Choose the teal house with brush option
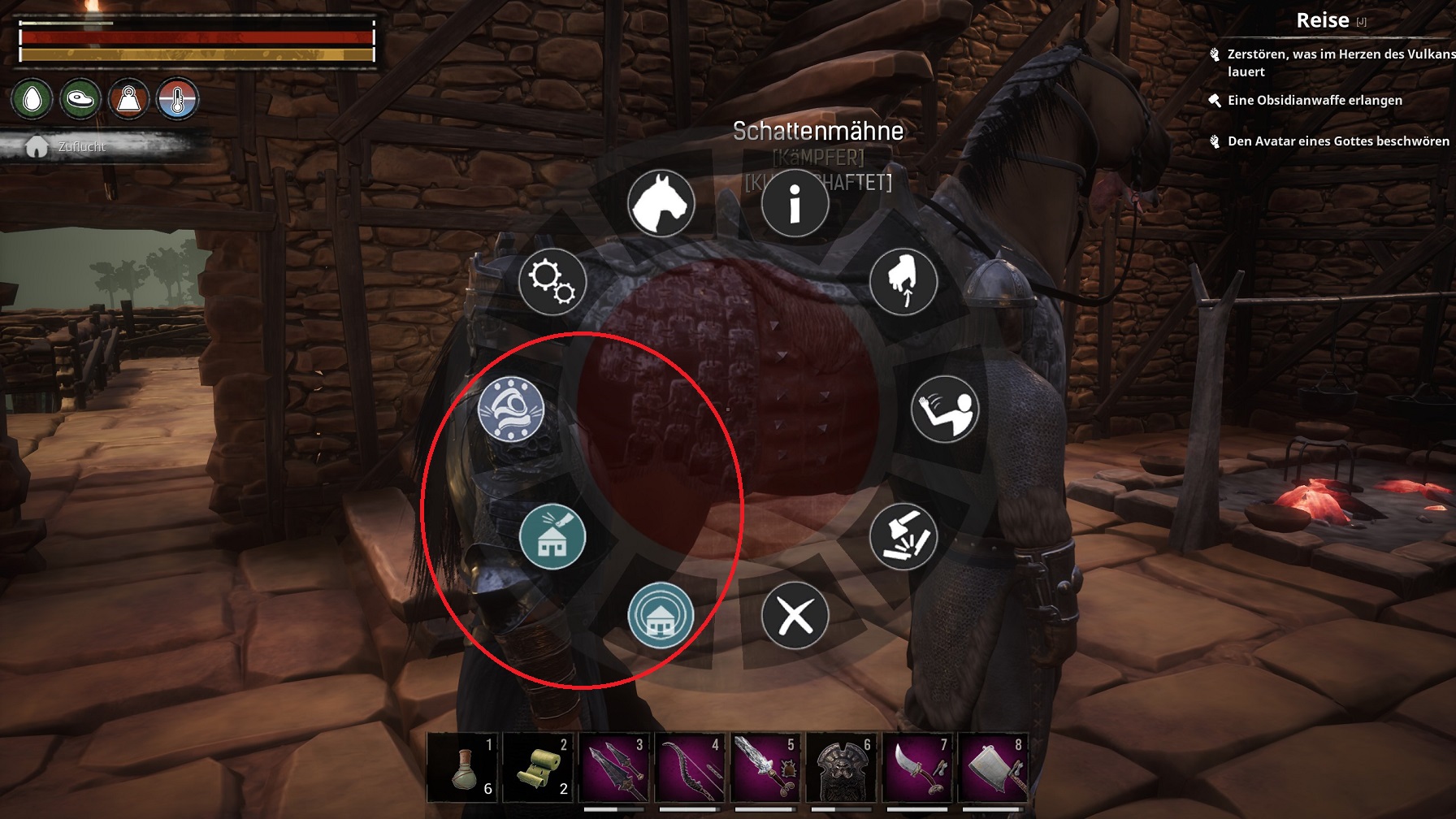 click(x=552, y=536)
